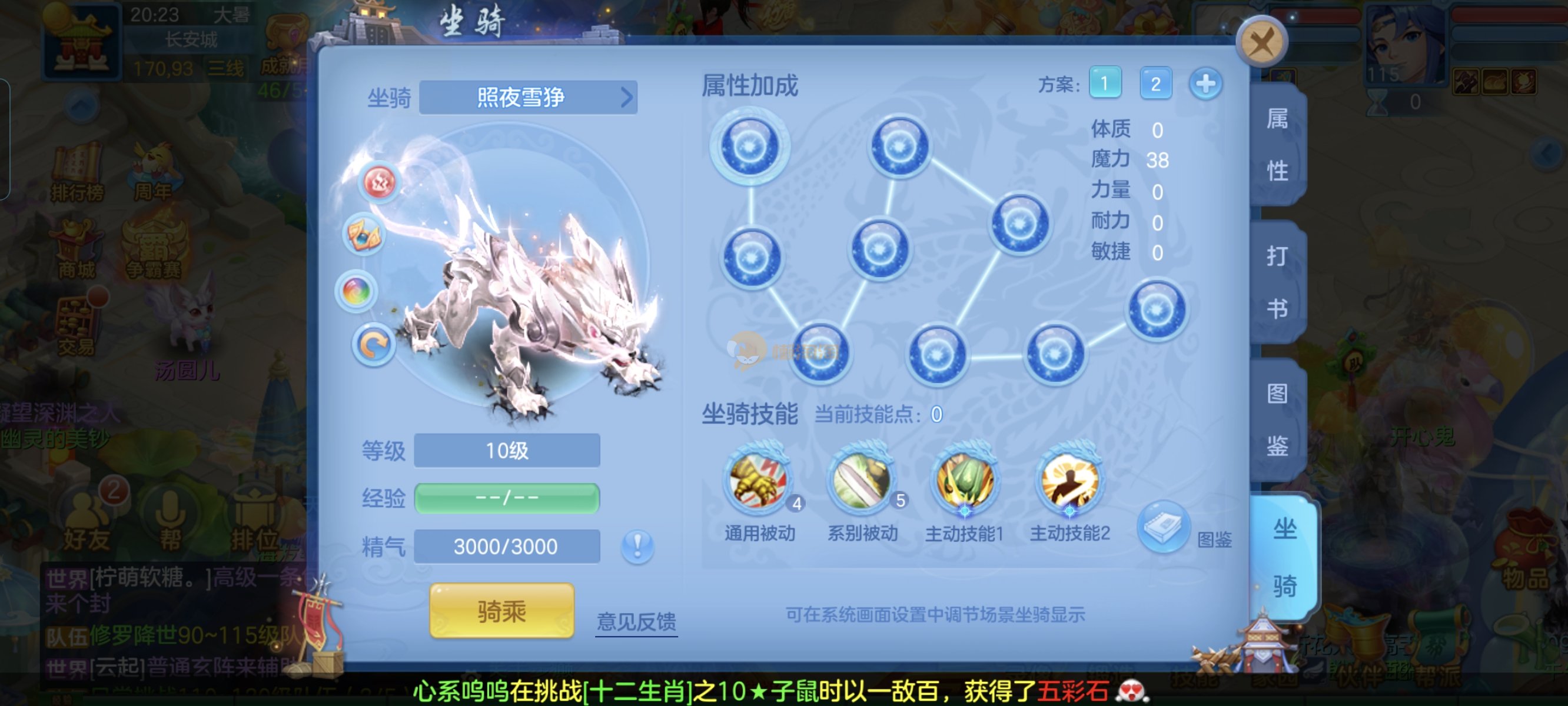
Task: Select attribute scheme 2
Action: 1155,84
